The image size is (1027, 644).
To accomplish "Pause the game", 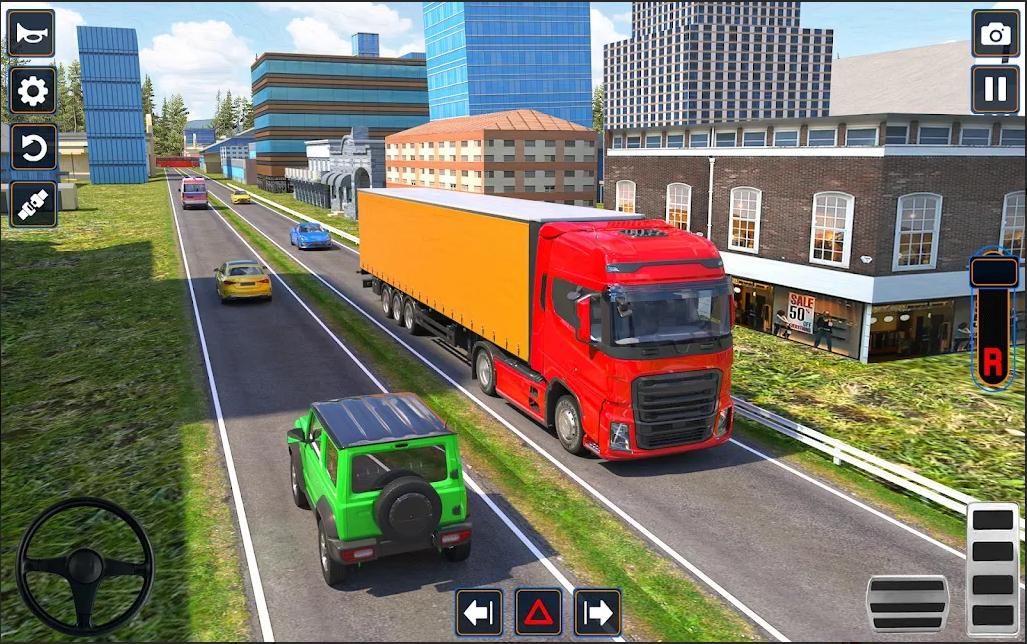I will [x=995, y=90].
